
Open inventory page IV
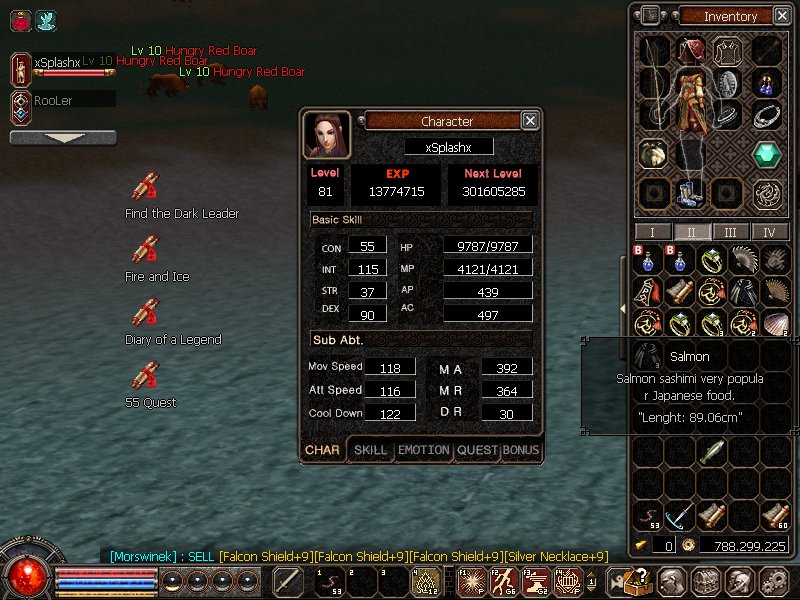[x=769, y=232]
